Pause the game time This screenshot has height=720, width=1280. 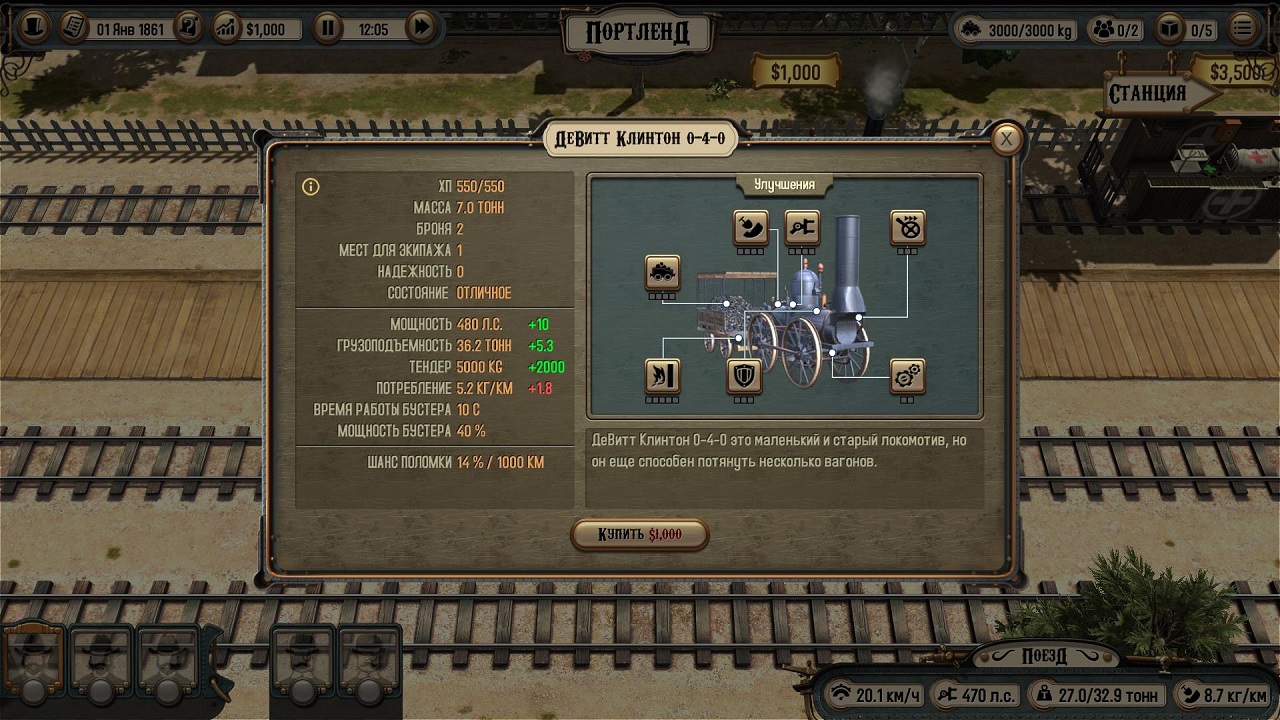tap(328, 28)
